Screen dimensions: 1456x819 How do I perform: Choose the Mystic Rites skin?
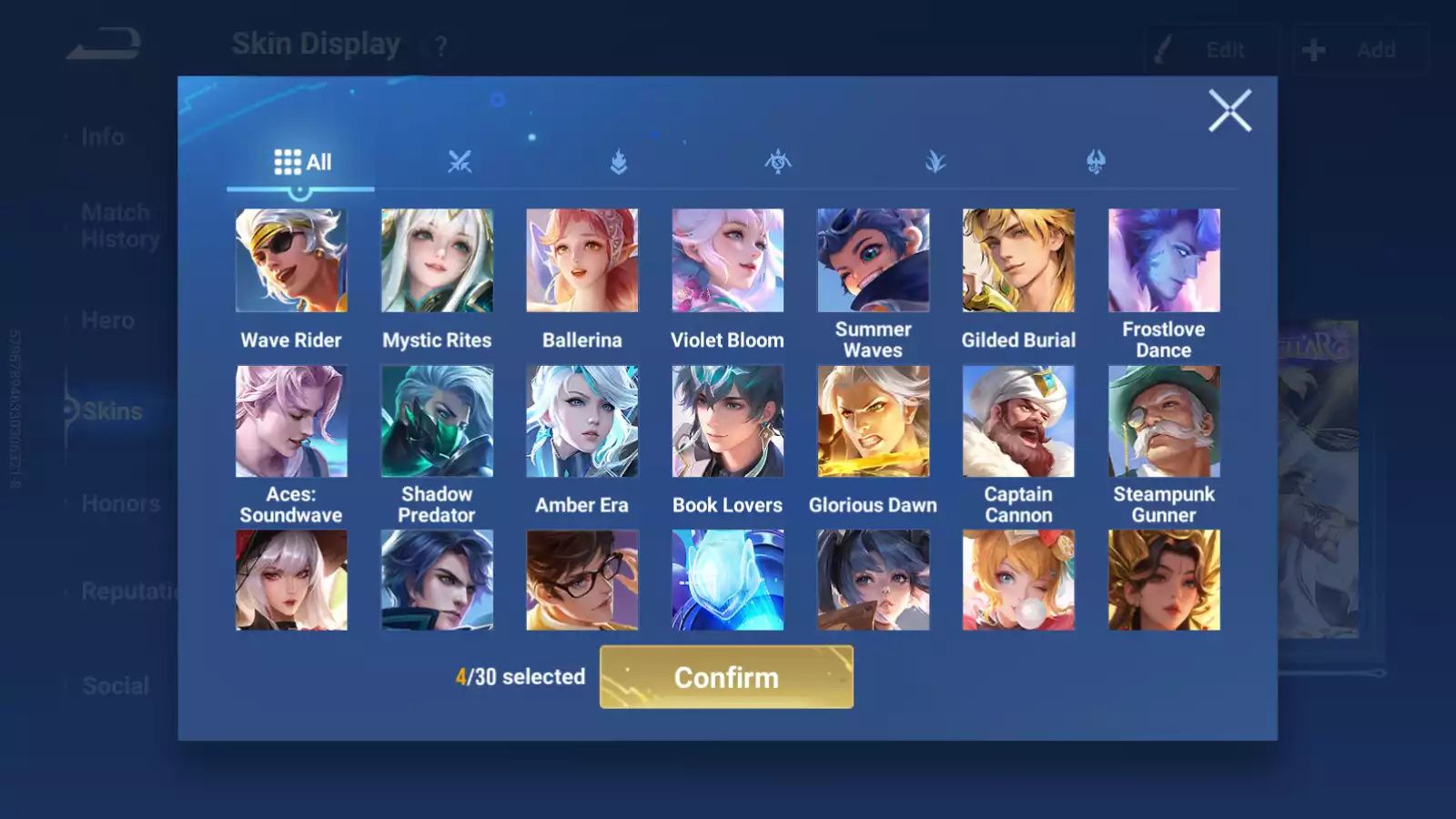(x=437, y=261)
